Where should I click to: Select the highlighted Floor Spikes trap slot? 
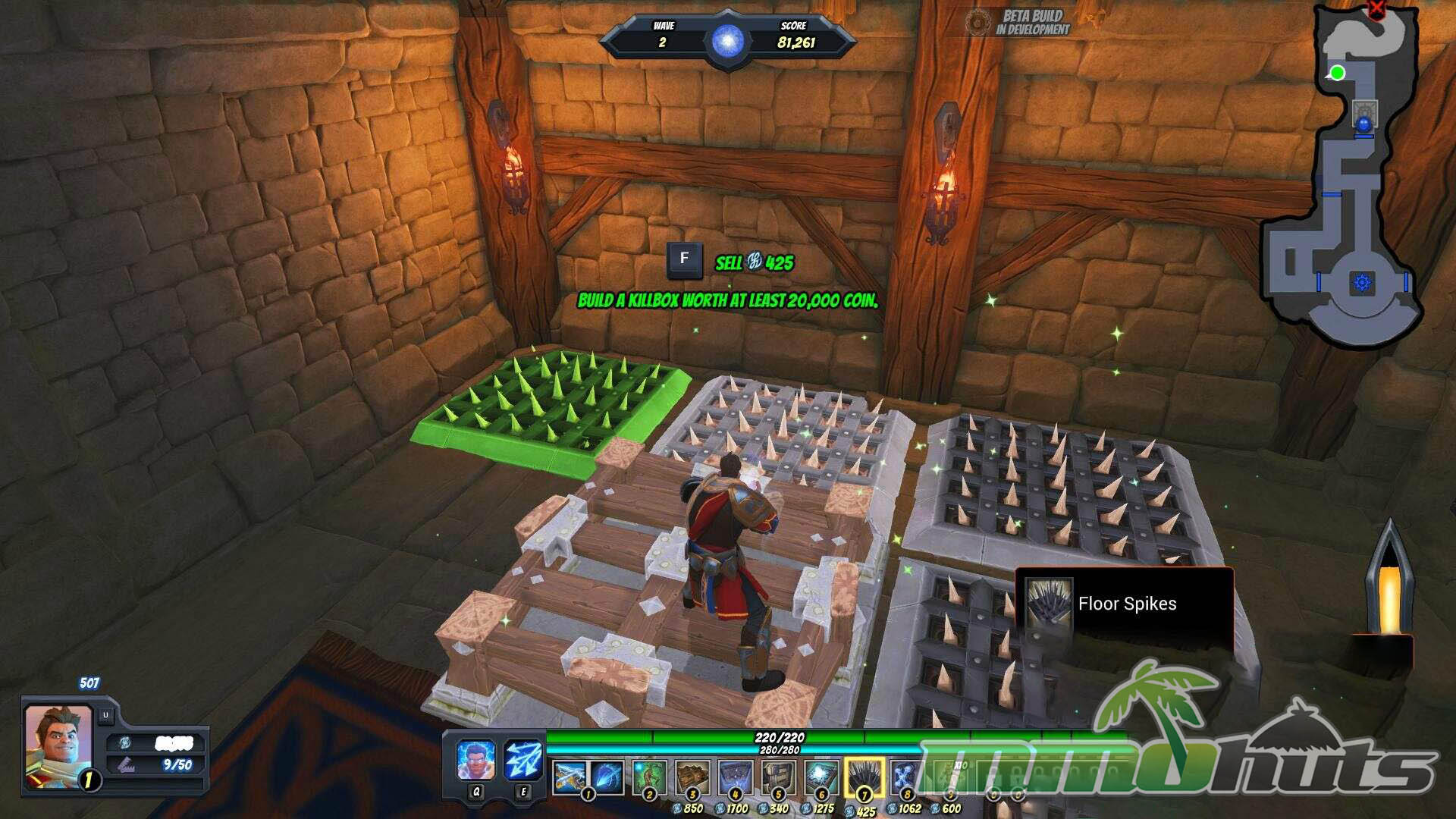pos(864,778)
